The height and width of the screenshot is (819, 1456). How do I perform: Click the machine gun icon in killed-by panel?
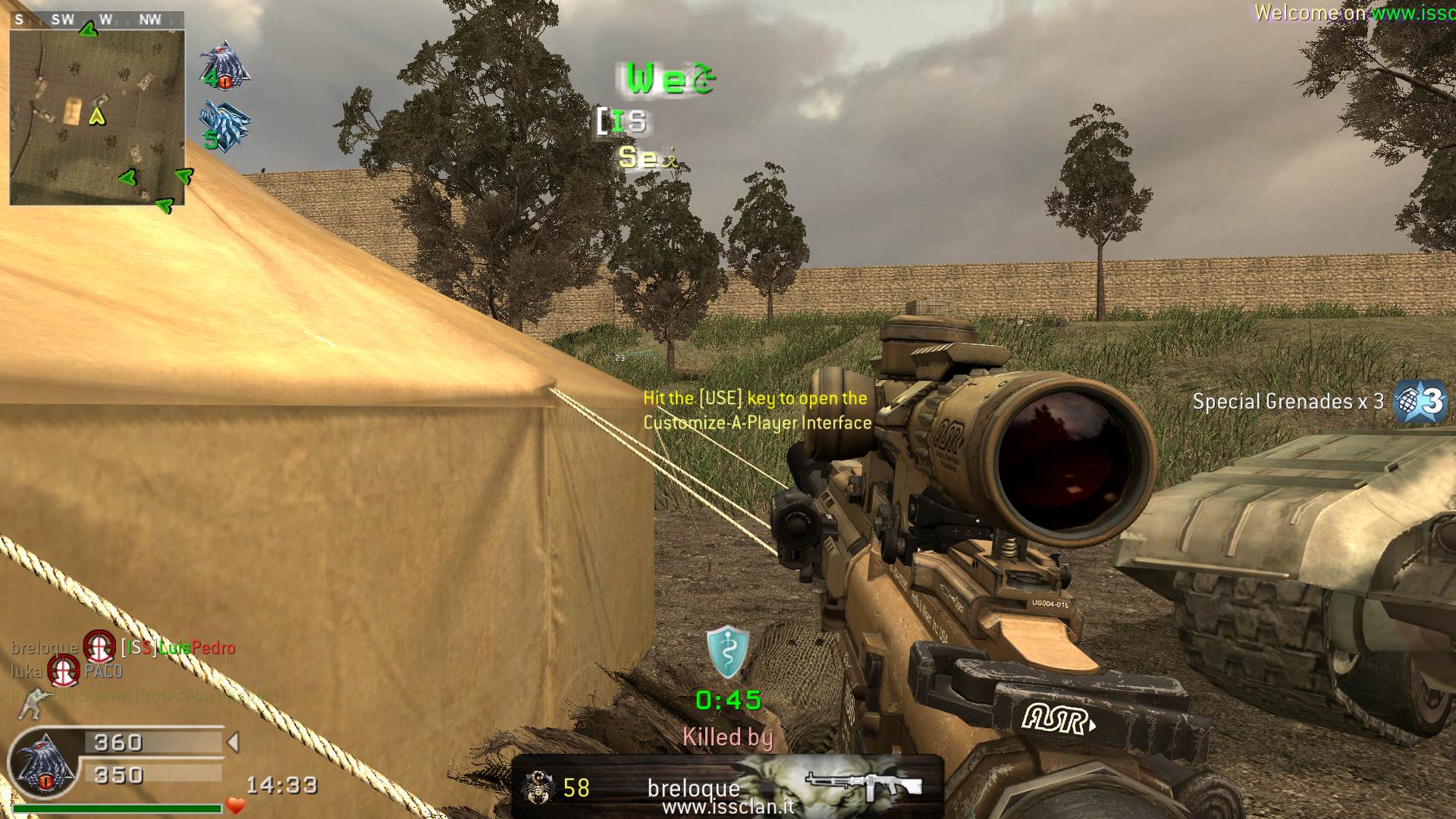pyautogui.click(x=864, y=785)
